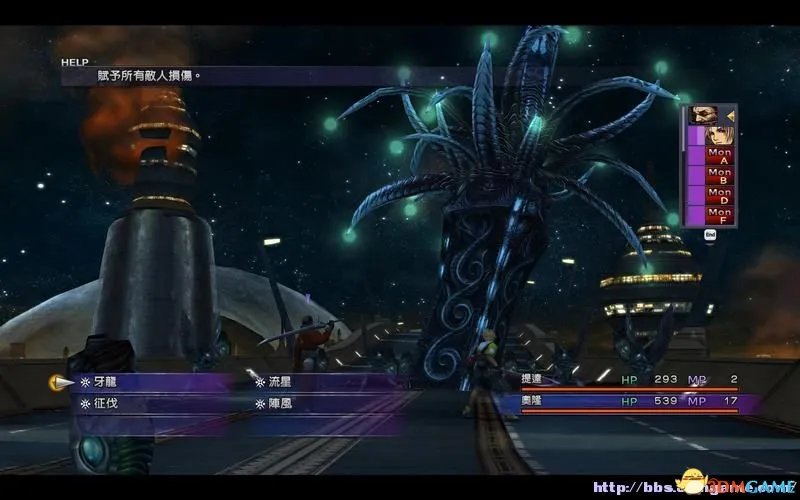Select party member 奧隆 in the status panel
The height and width of the screenshot is (500, 800).
pyautogui.click(x=532, y=401)
